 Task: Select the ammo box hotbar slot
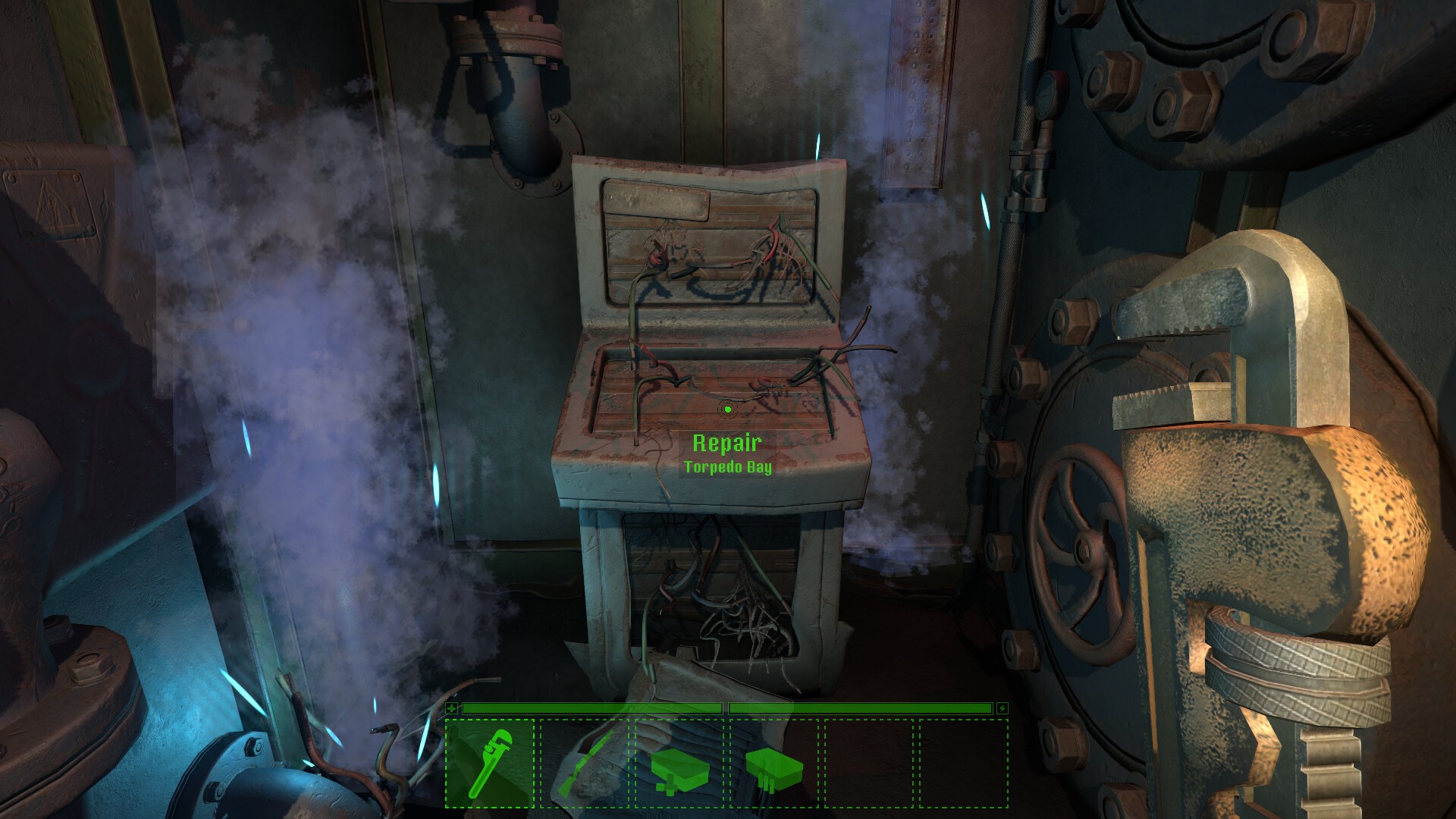774,764
